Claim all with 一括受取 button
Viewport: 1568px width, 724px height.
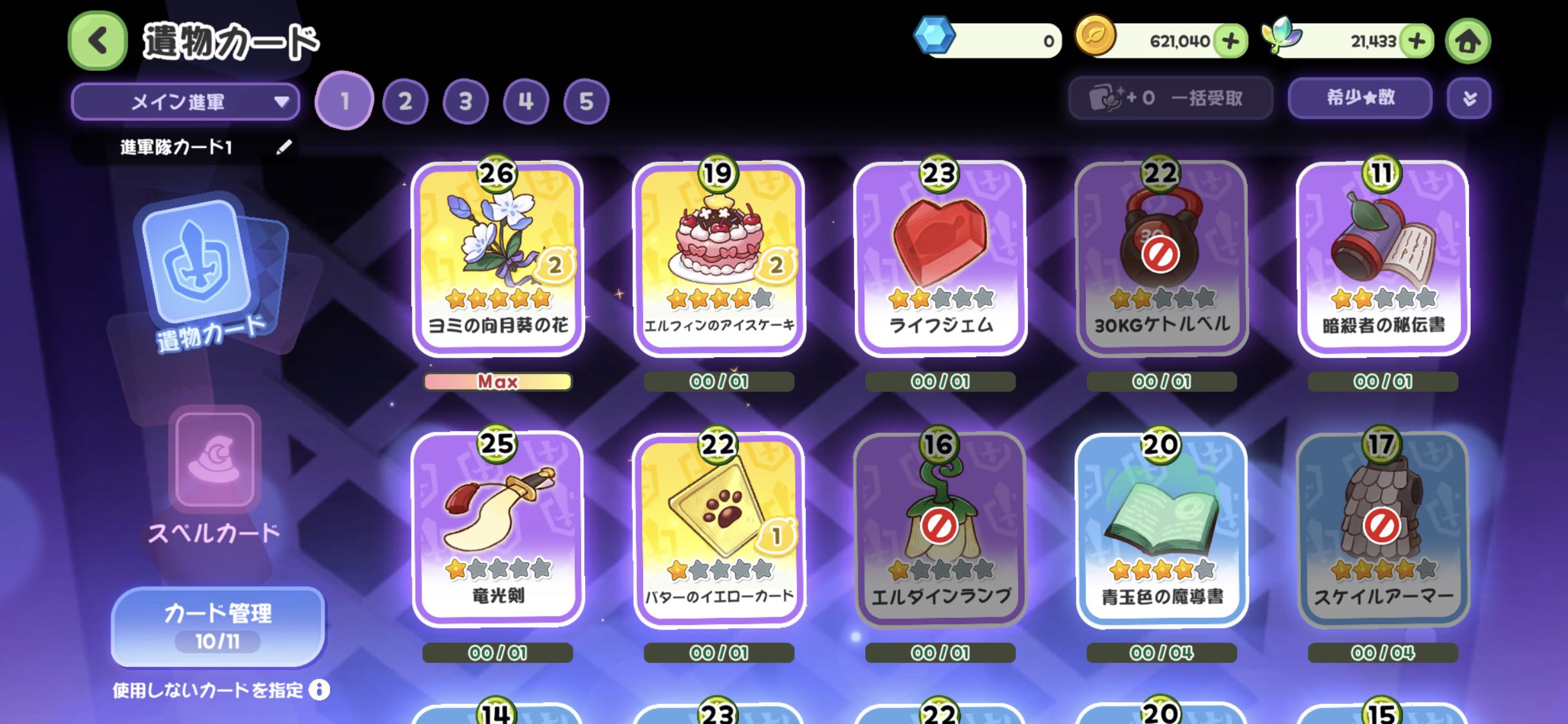click(1170, 98)
